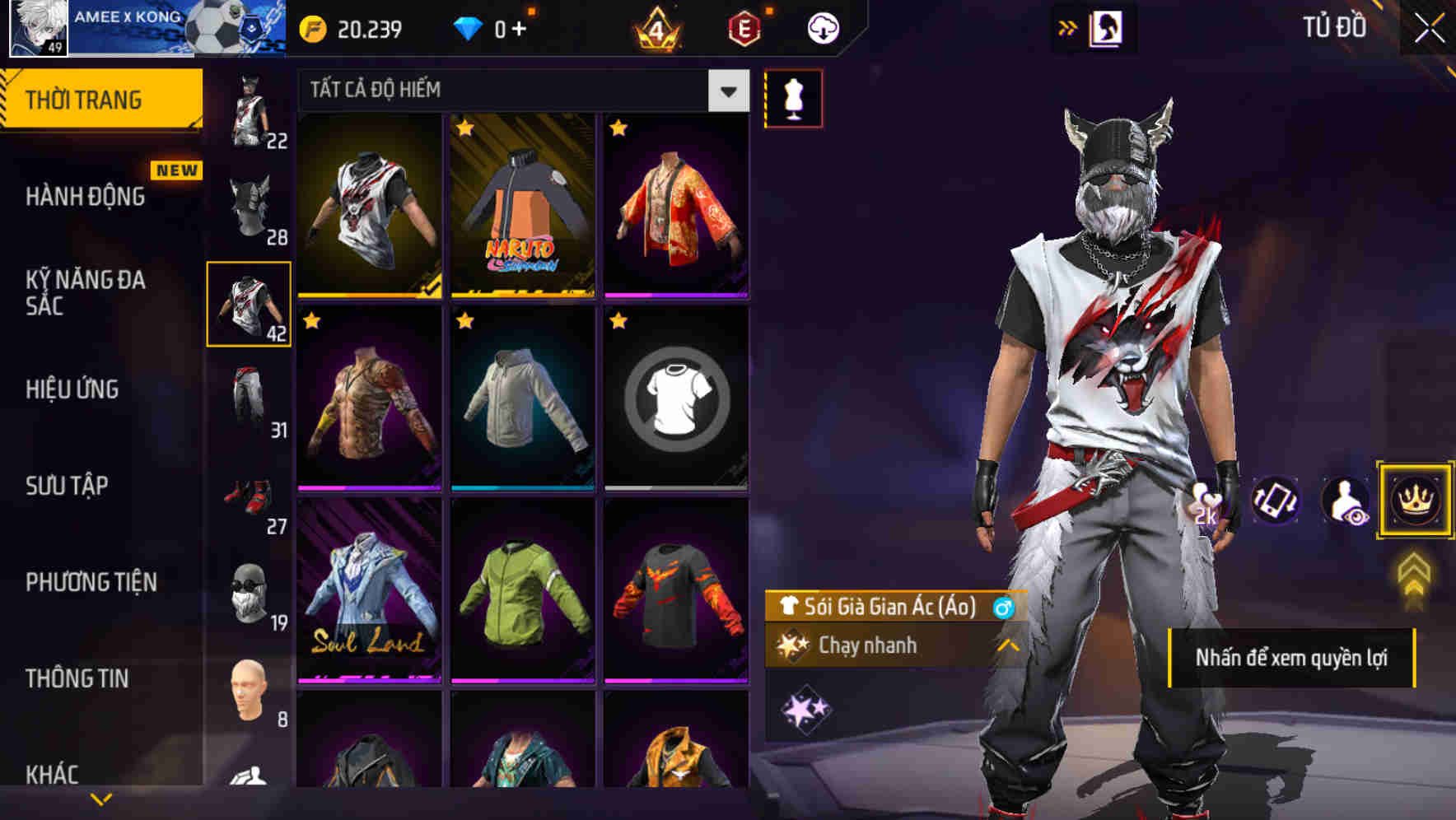Select the mannequin display icon
1456x820 pixels.
coord(793,97)
